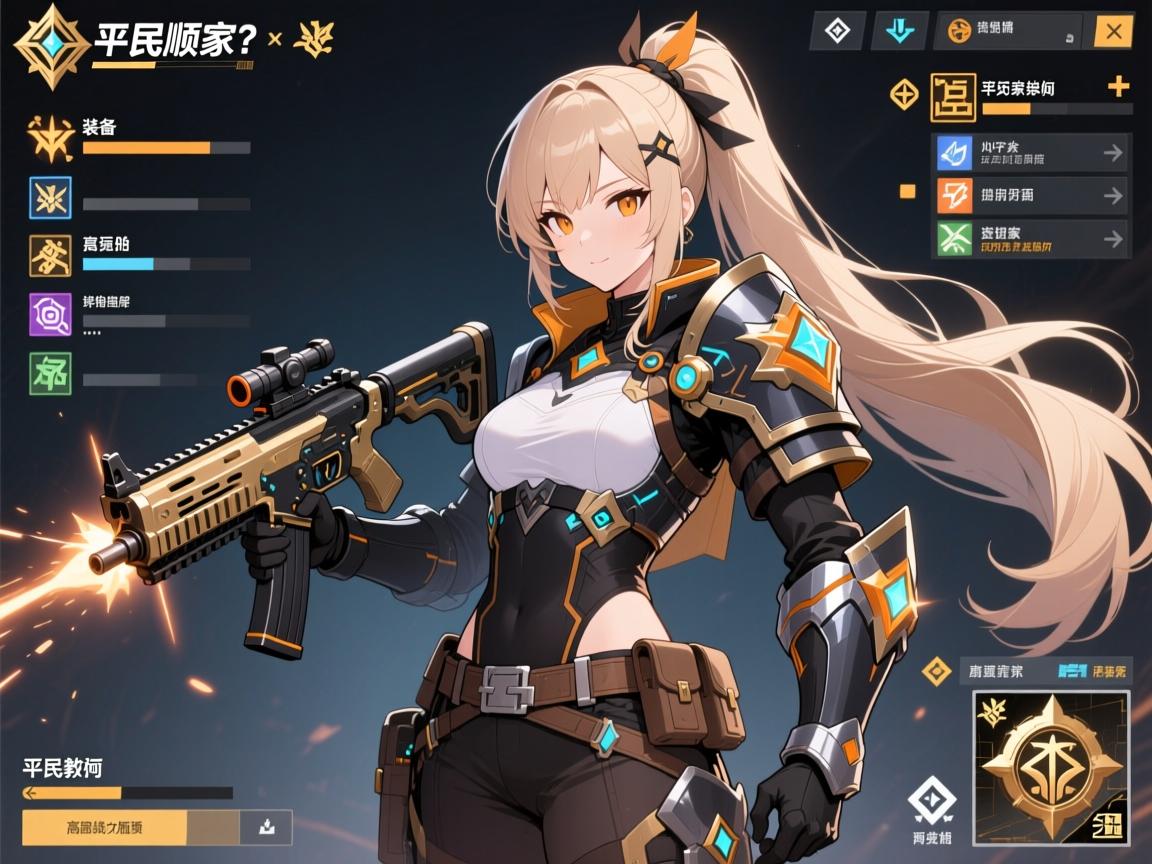Select the small gold diamond icon above the emblem
The image size is (1152, 864).
tap(935, 671)
